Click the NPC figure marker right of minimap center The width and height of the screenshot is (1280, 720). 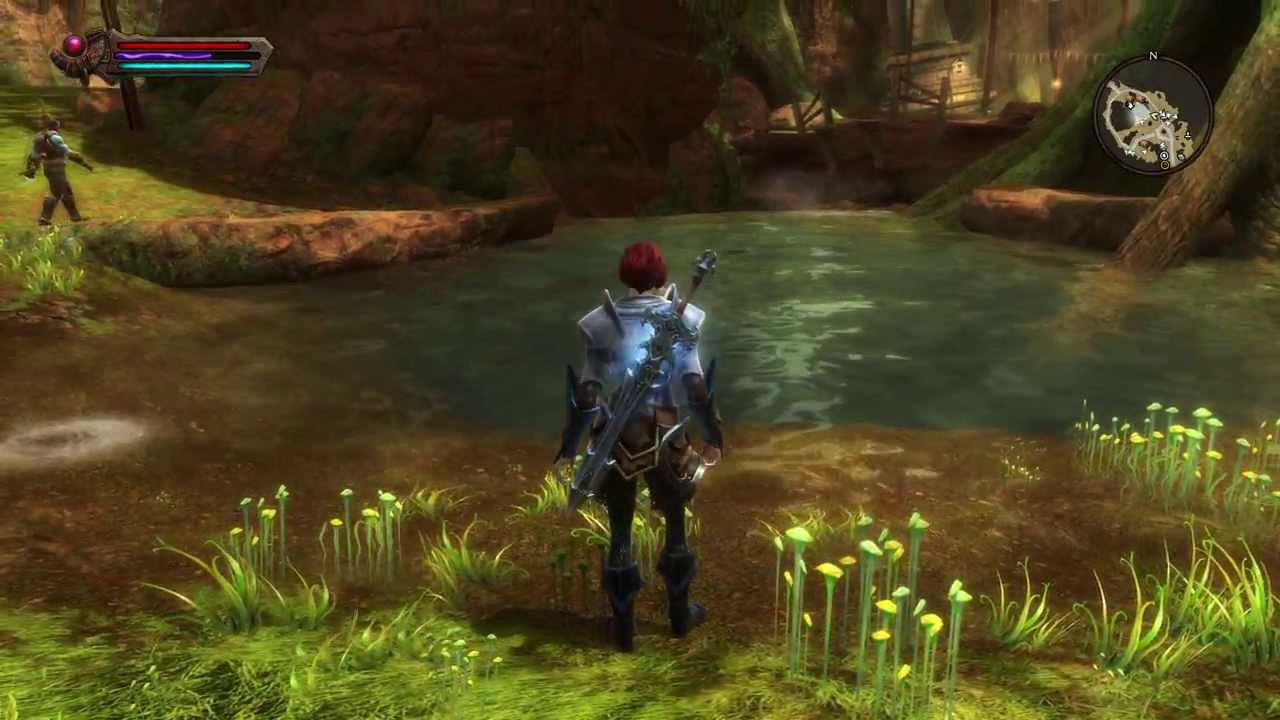coord(1188,135)
